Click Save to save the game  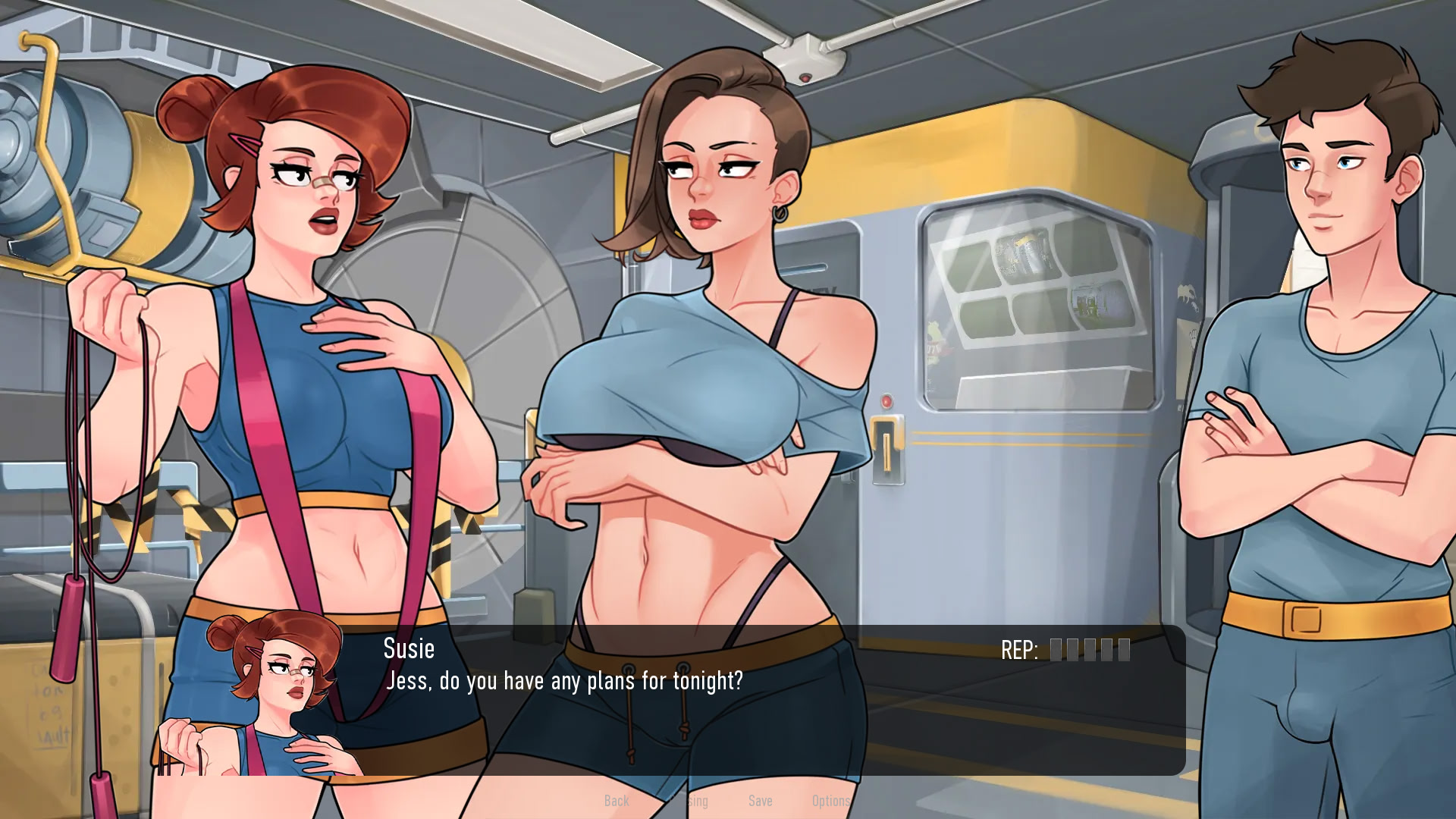(761, 801)
